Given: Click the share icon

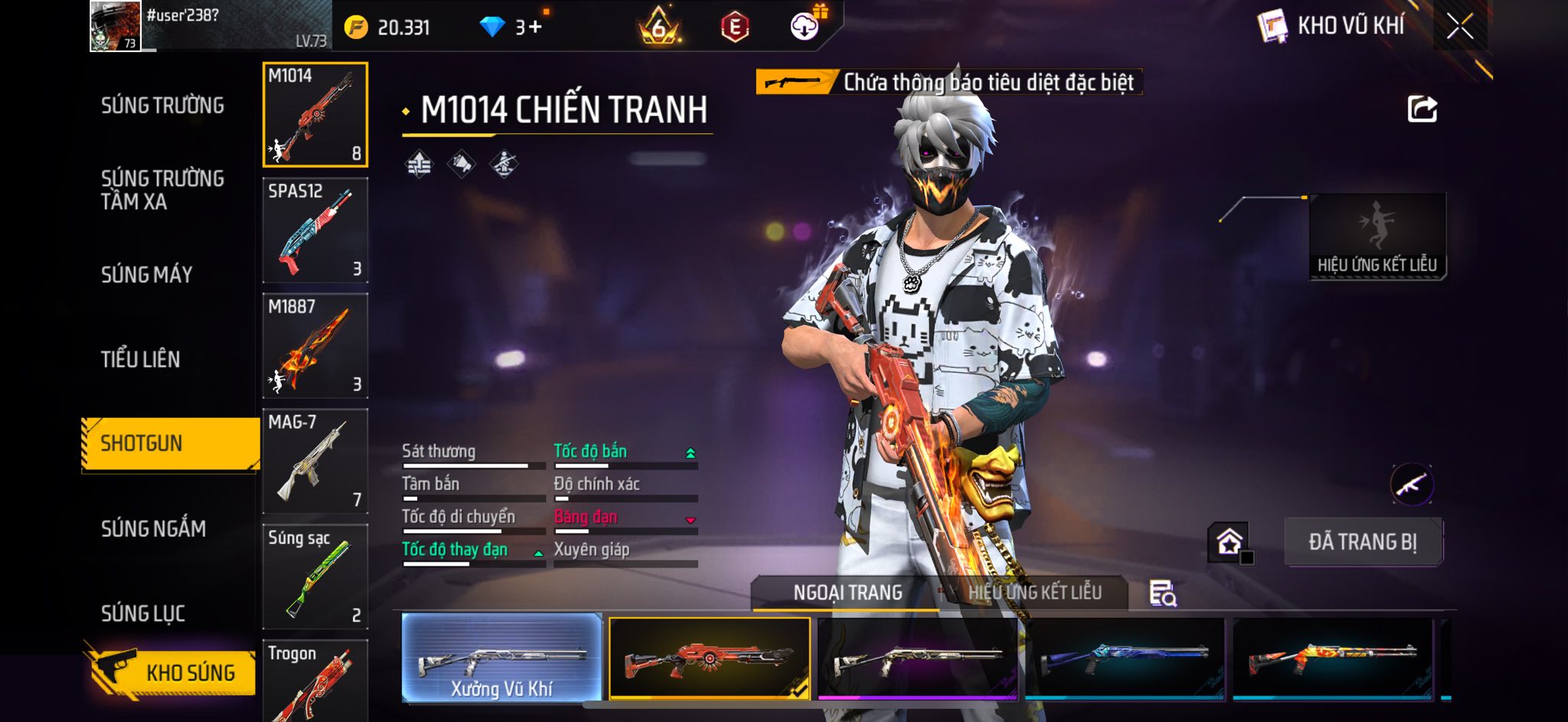Looking at the screenshot, I should click(x=1422, y=109).
